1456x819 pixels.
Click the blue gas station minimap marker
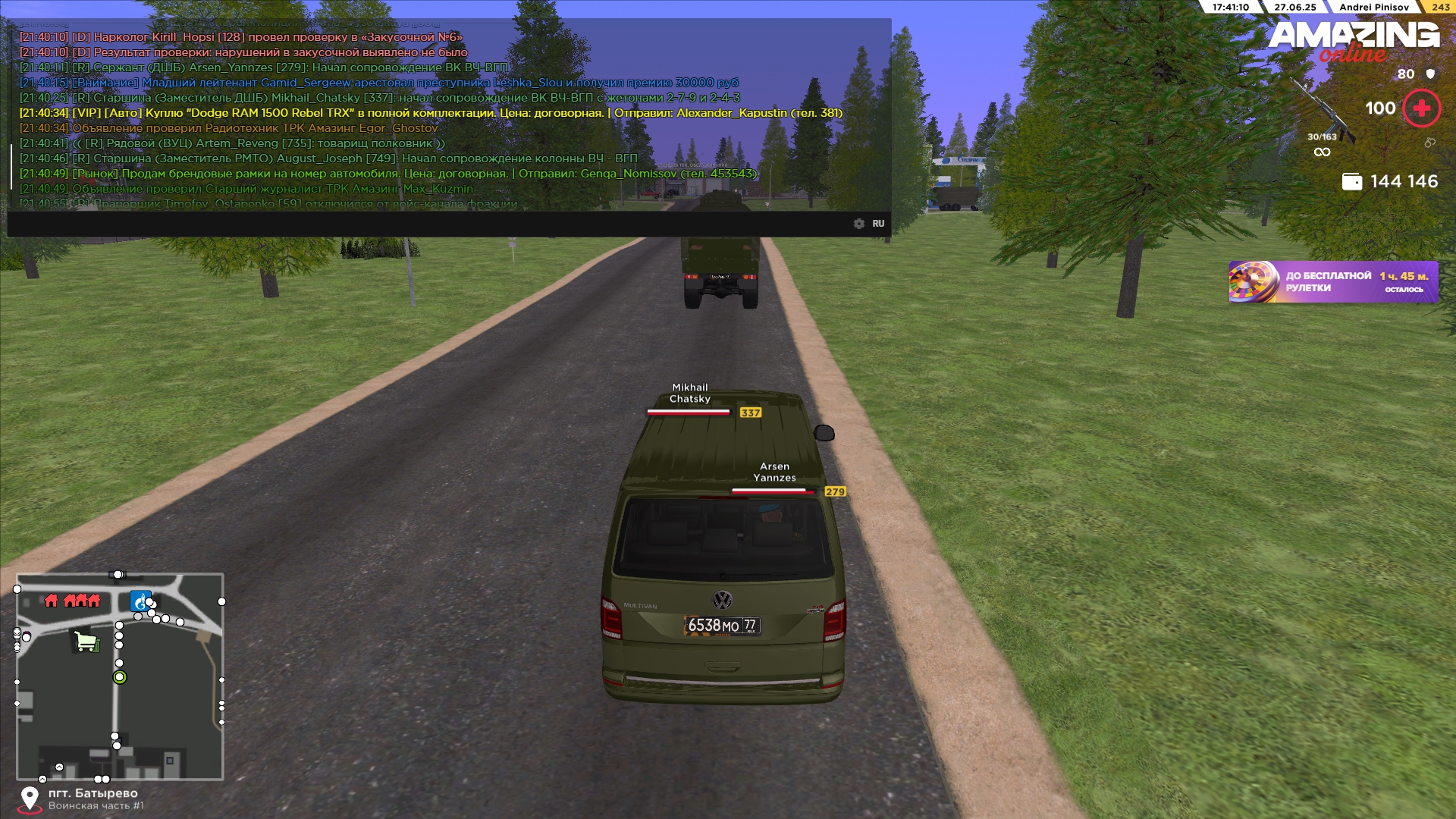(140, 601)
